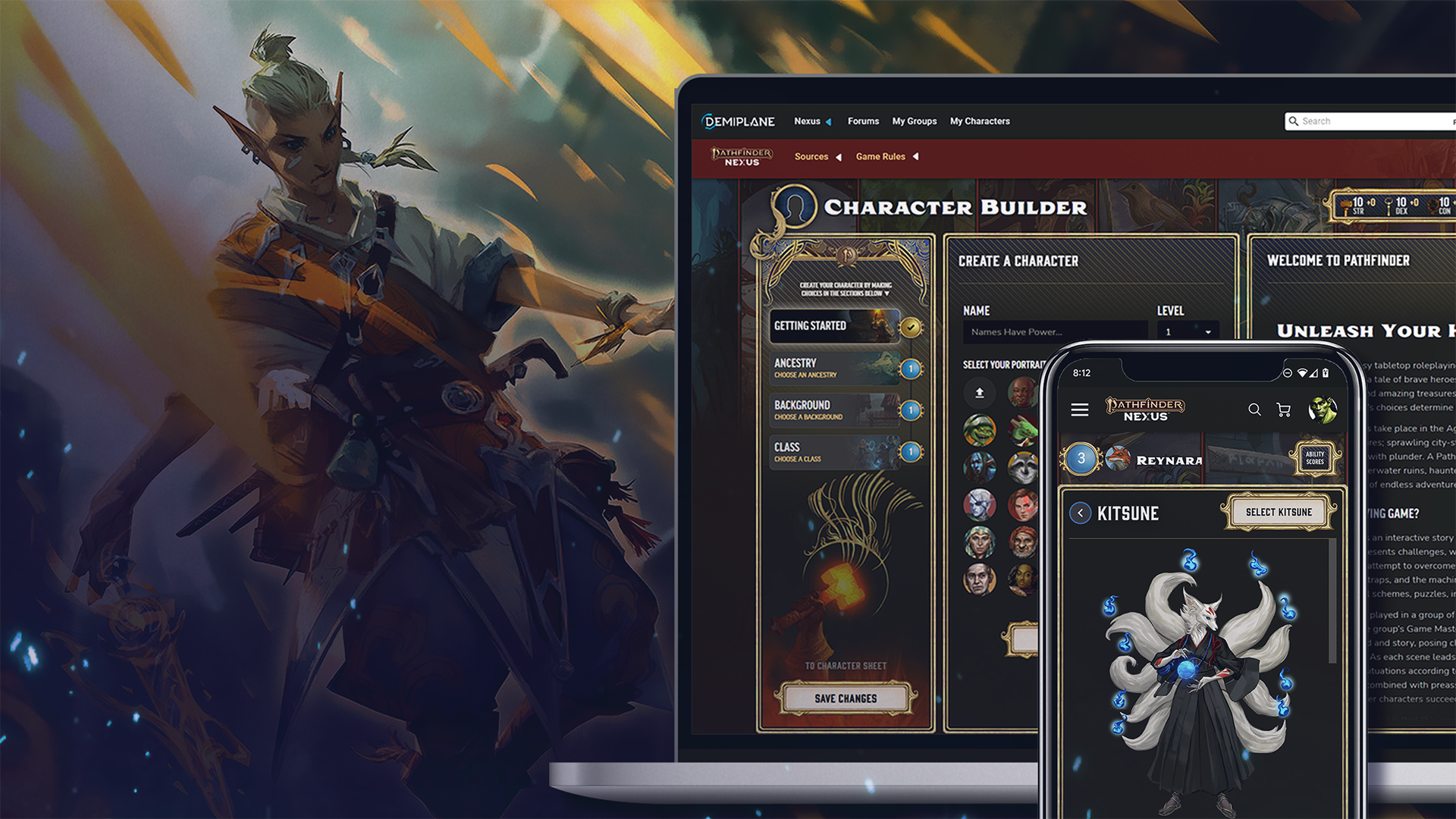Open the phone hamburger menu
This screenshot has width=1456, height=819.
[x=1080, y=410]
